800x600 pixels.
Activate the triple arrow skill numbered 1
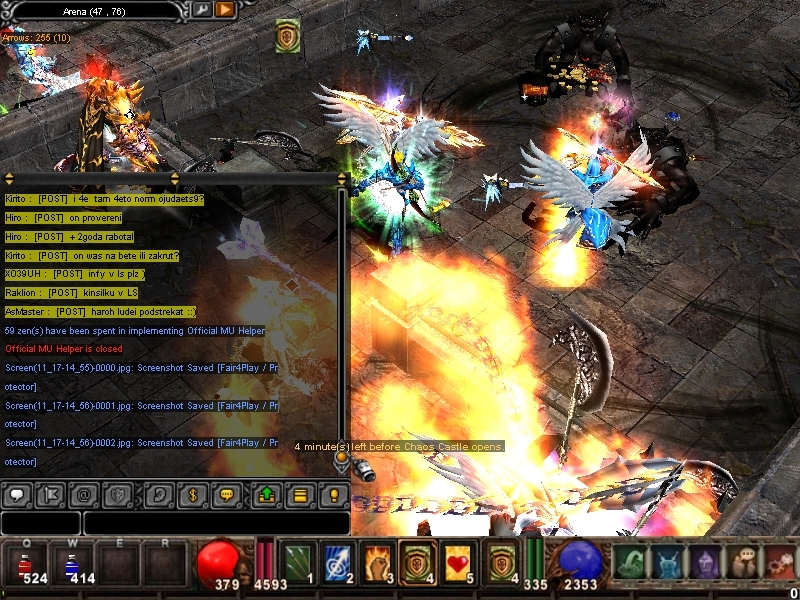(297, 563)
